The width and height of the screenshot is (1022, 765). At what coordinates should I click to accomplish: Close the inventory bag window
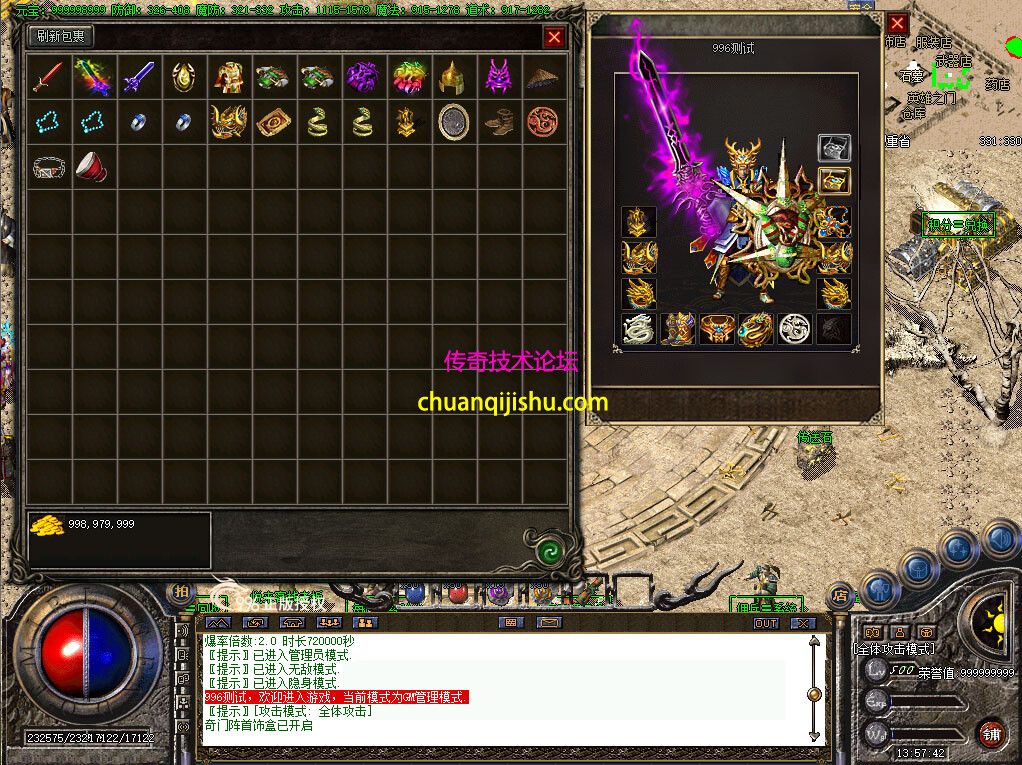coord(554,38)
